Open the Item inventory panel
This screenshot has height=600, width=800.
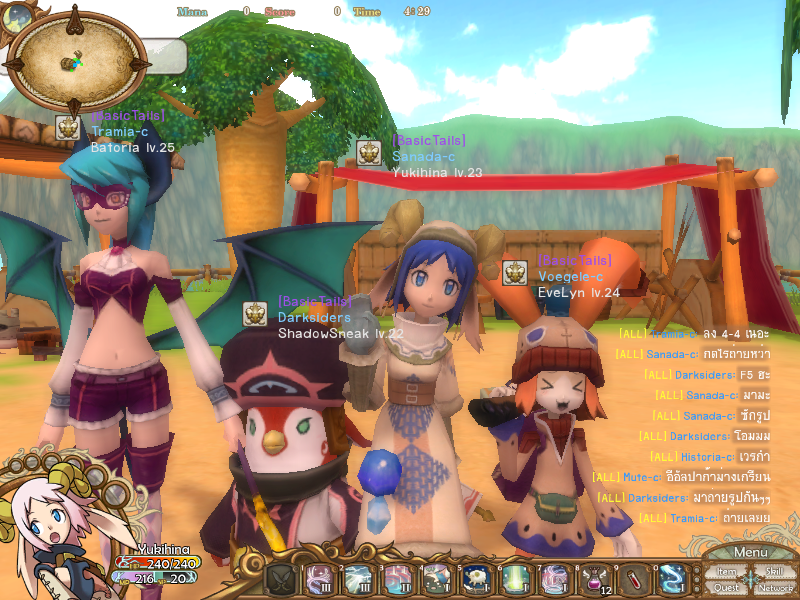click(x=727, y=571)
